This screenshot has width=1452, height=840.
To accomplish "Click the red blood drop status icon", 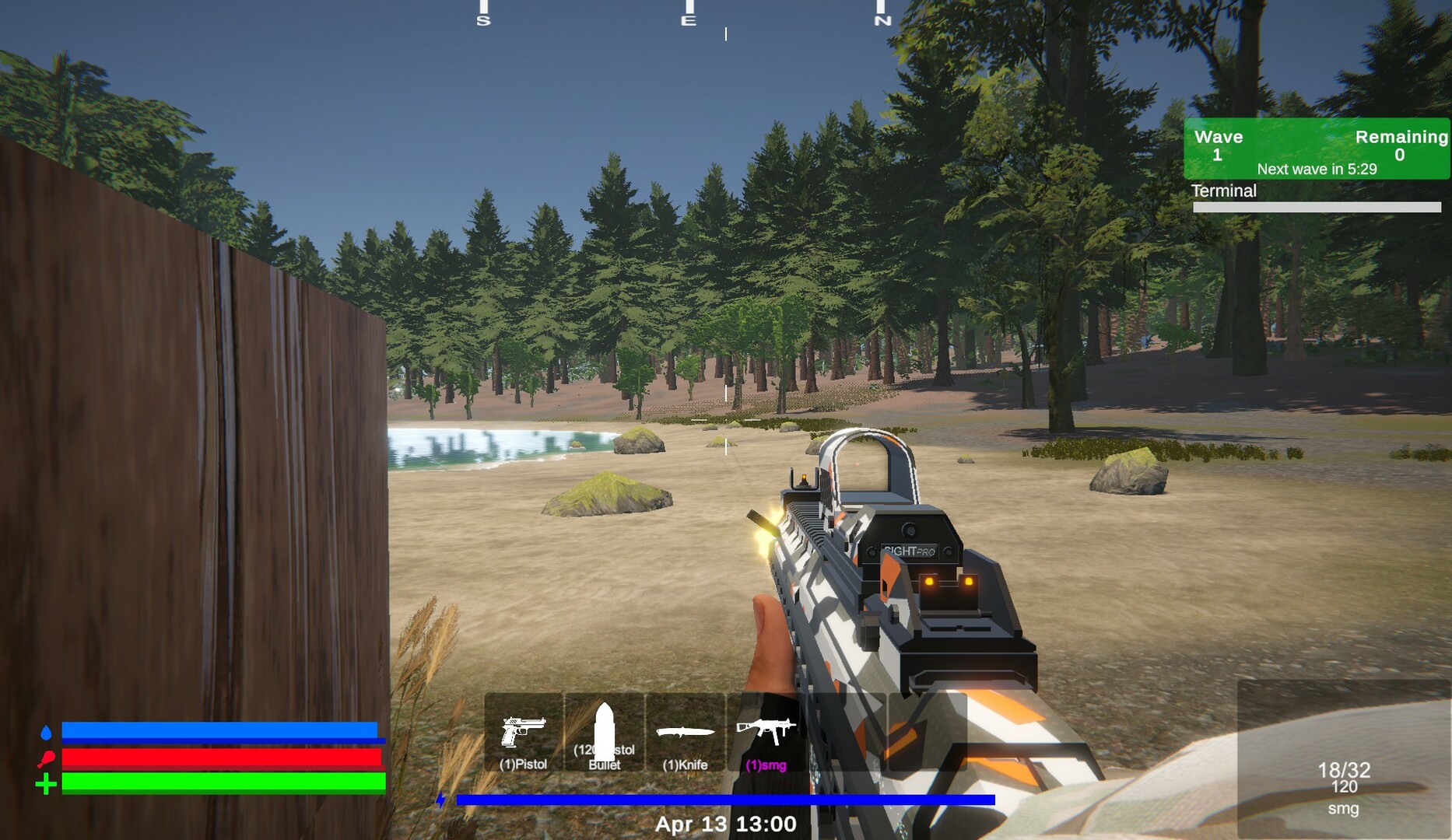I will 47,758.
